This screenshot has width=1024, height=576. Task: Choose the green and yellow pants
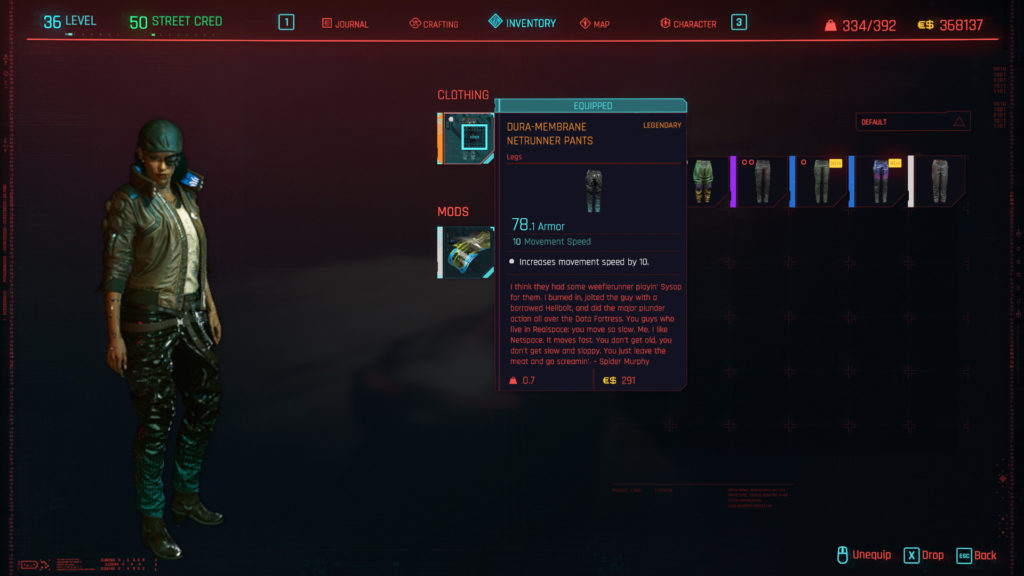703,181
